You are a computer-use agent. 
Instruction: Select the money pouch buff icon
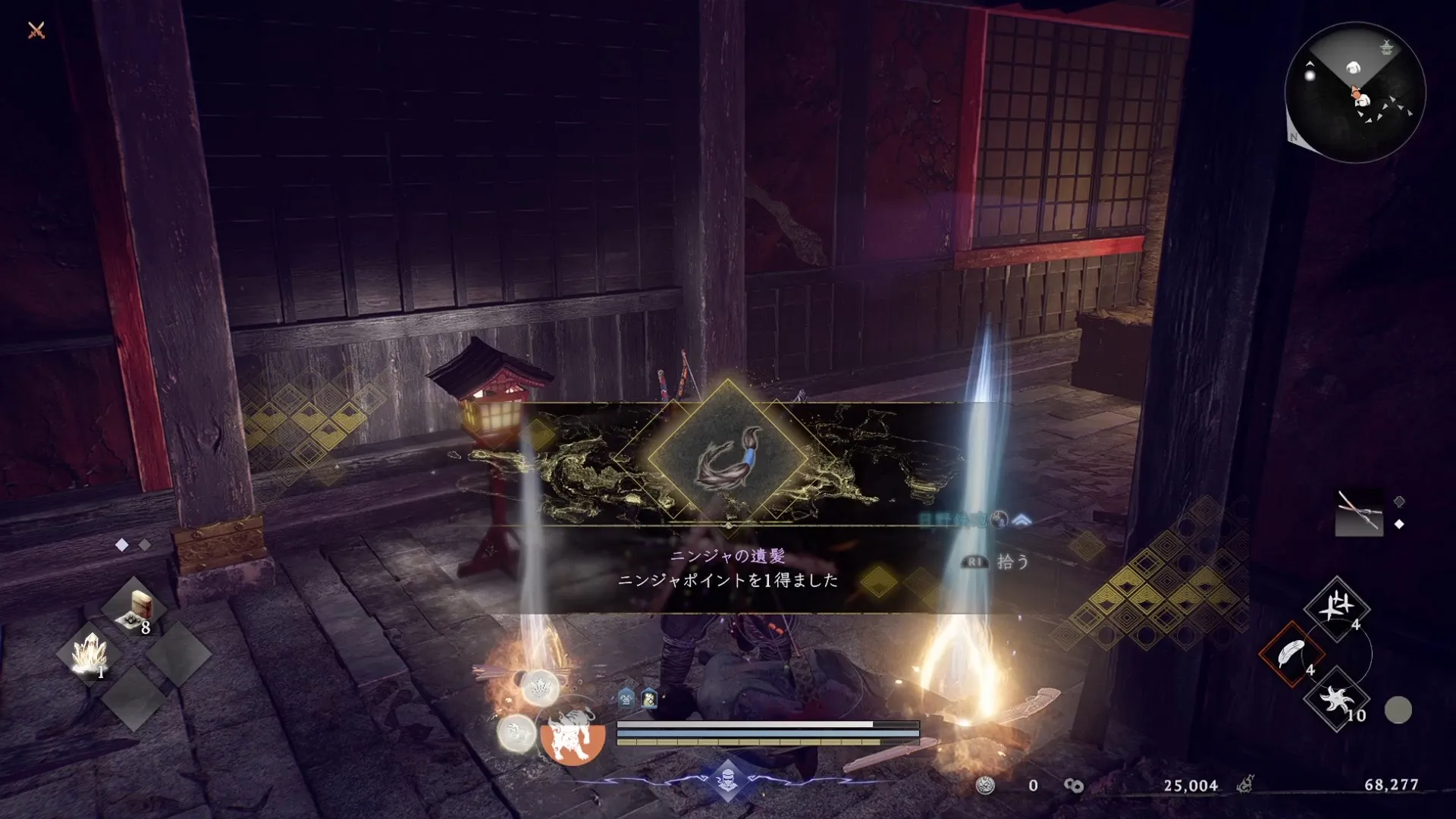pyautogui.click(x=649, y=698)
